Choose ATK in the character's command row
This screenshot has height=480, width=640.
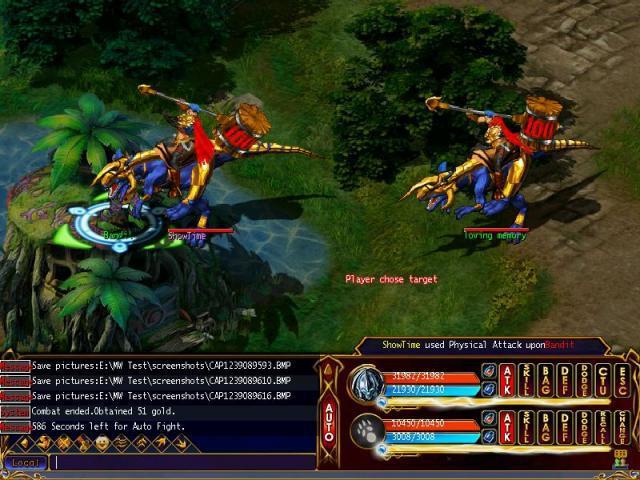point(507,379)
